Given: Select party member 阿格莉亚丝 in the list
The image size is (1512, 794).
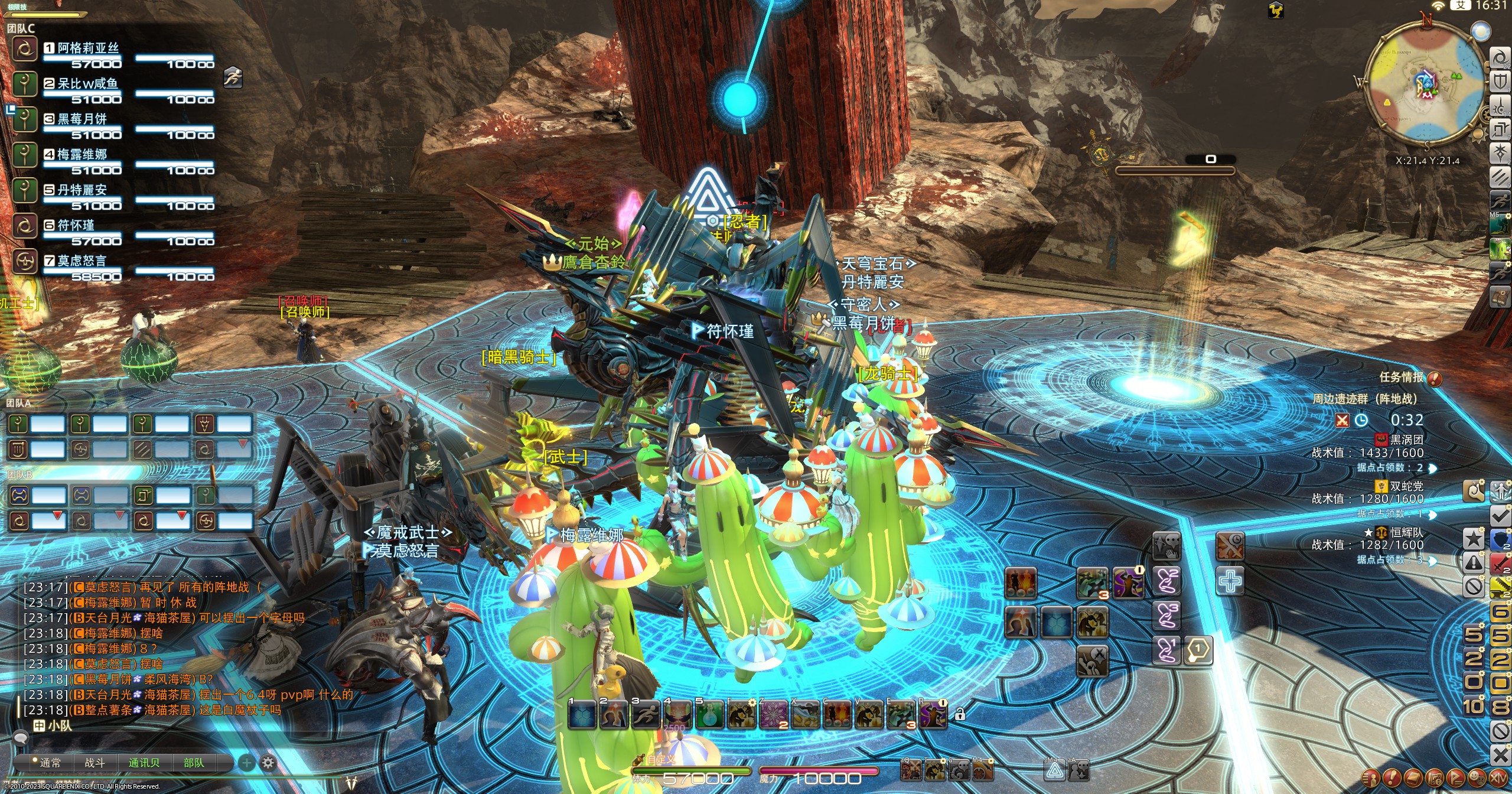Looking at the screenshot, I should point(89,48).
